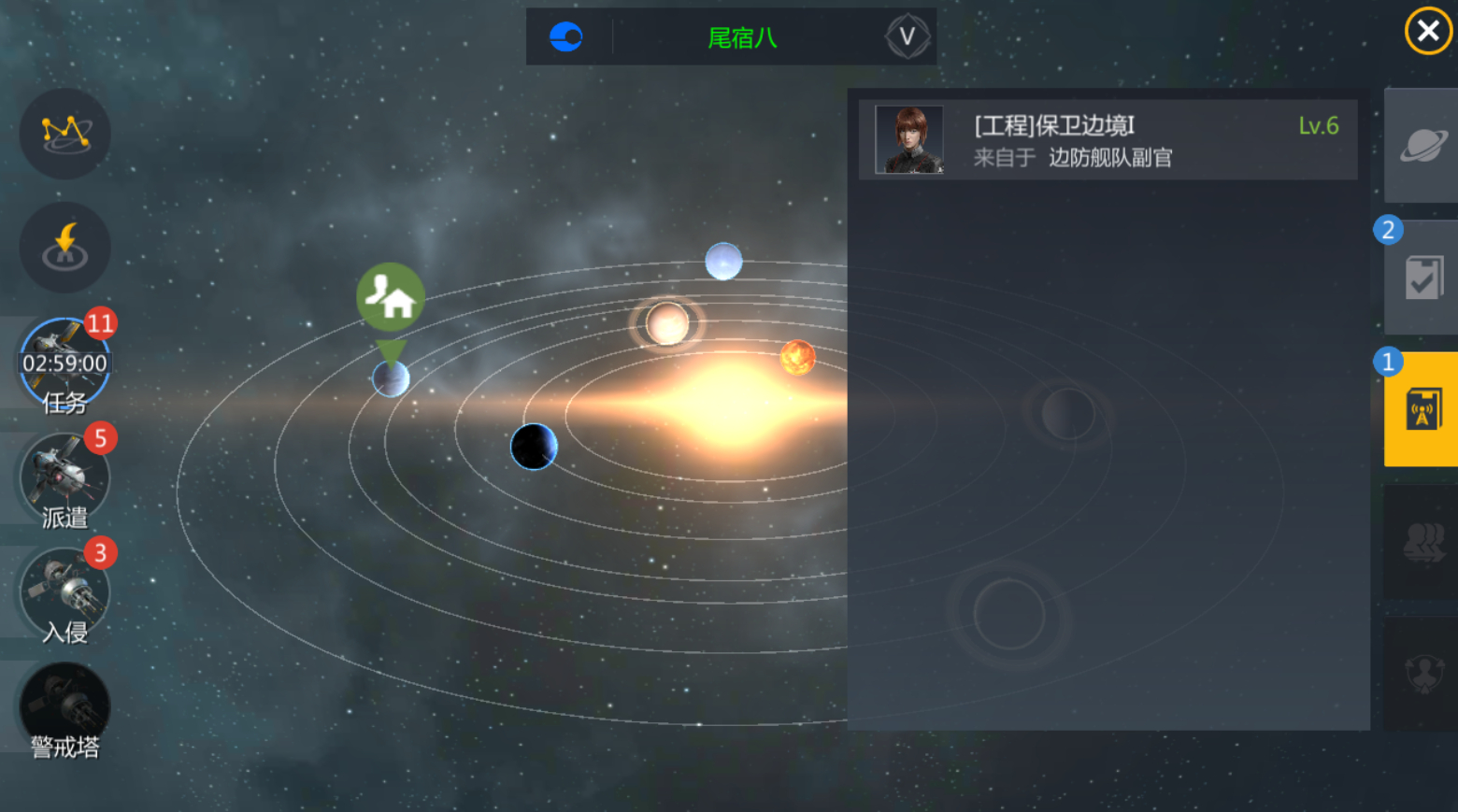Screen dimensions: 1458x812
Task: Select the [工程]保卫边境I mission row
Action: coord(1108,140)
